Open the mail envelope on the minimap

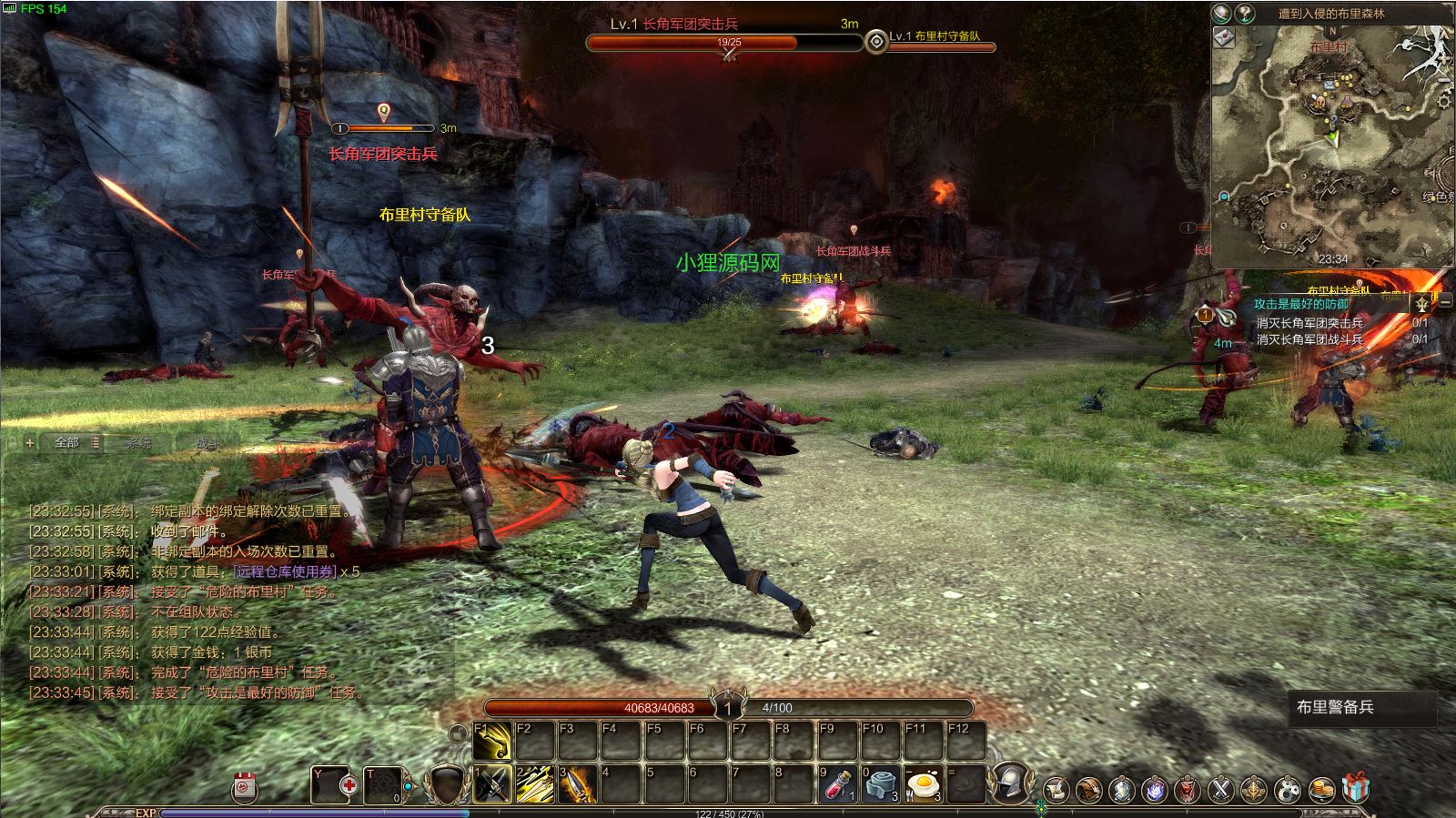click(1223, 37)
